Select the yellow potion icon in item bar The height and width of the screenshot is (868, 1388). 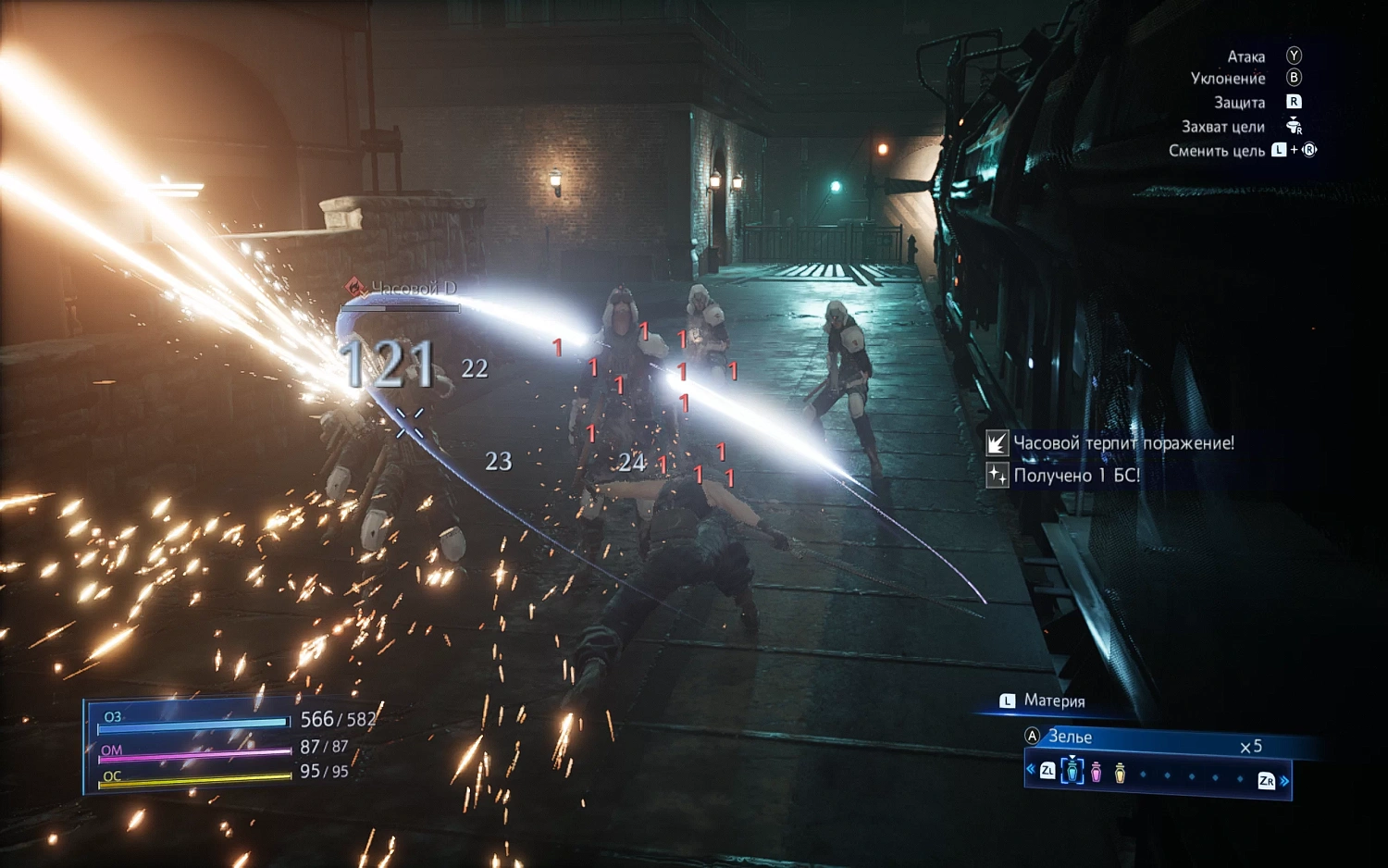pos(1120,772)
